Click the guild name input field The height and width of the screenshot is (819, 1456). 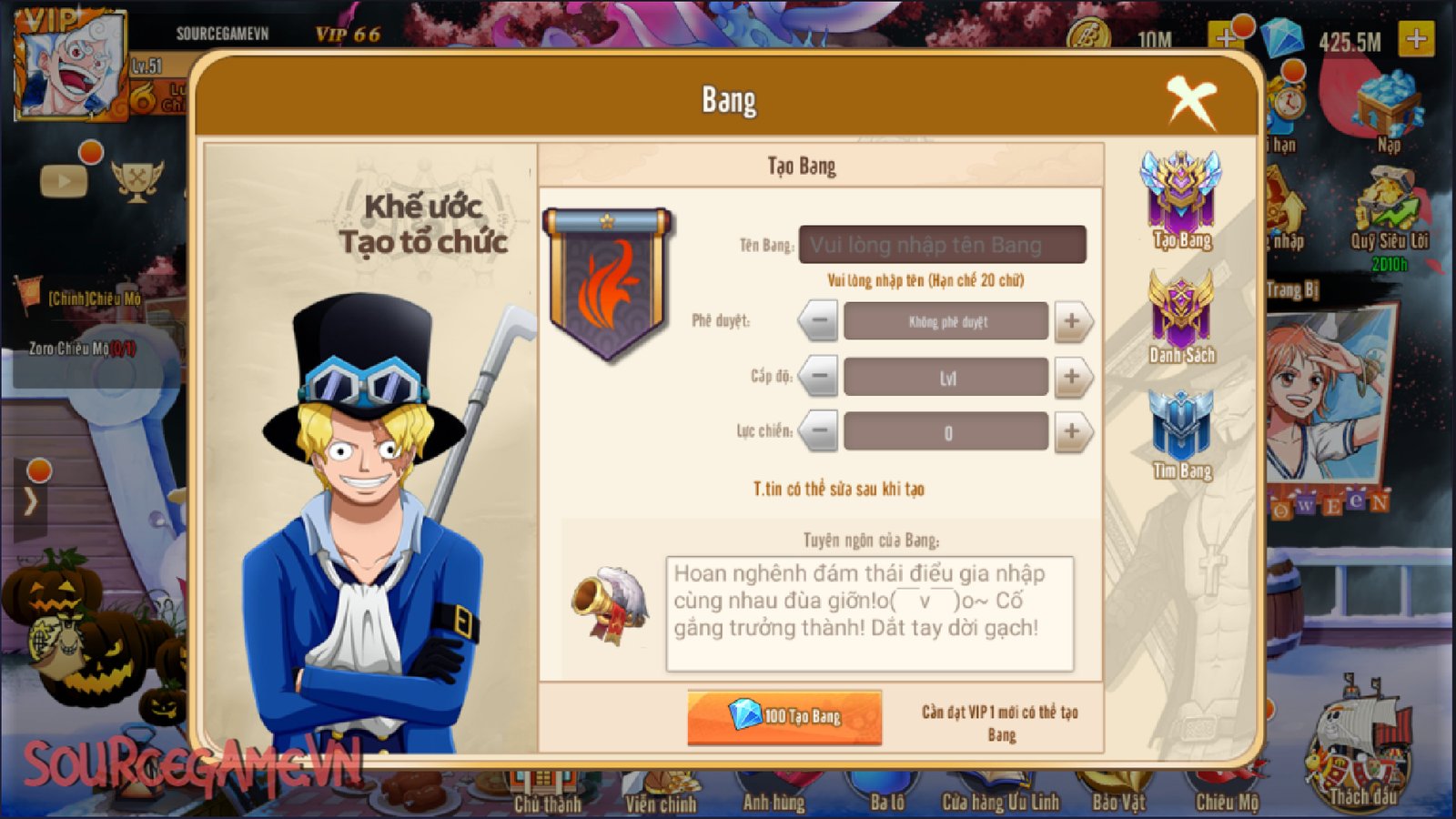(942, 245)
